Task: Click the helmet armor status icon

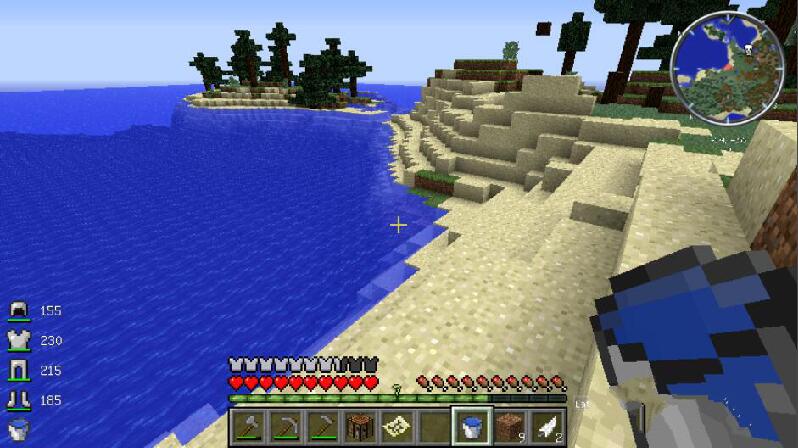Action: coord(19,311)
